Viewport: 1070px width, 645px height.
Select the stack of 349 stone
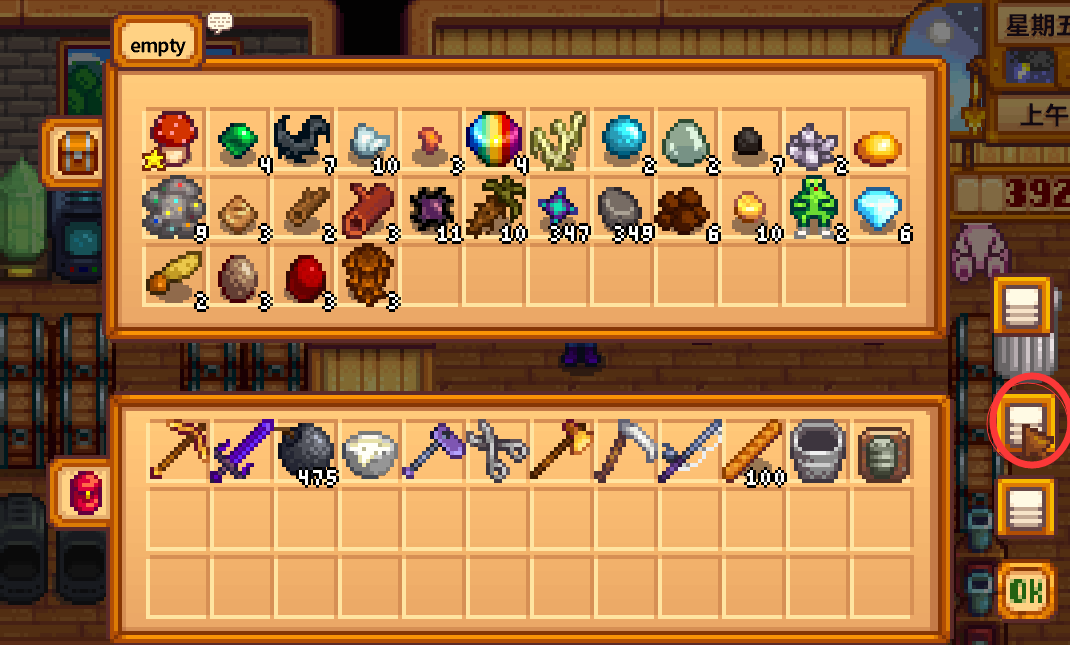622,208
